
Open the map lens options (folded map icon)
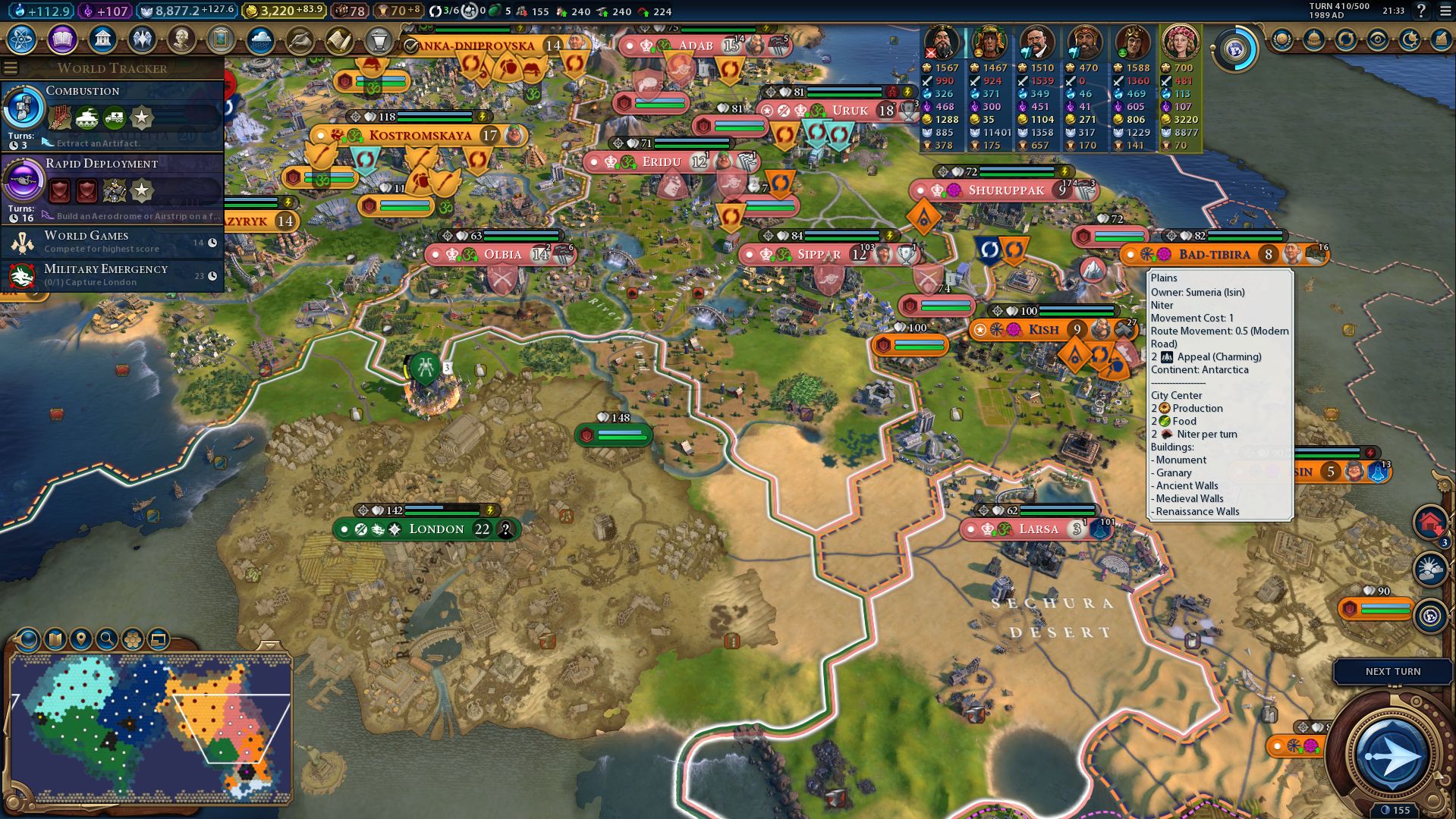click(55, 639)
